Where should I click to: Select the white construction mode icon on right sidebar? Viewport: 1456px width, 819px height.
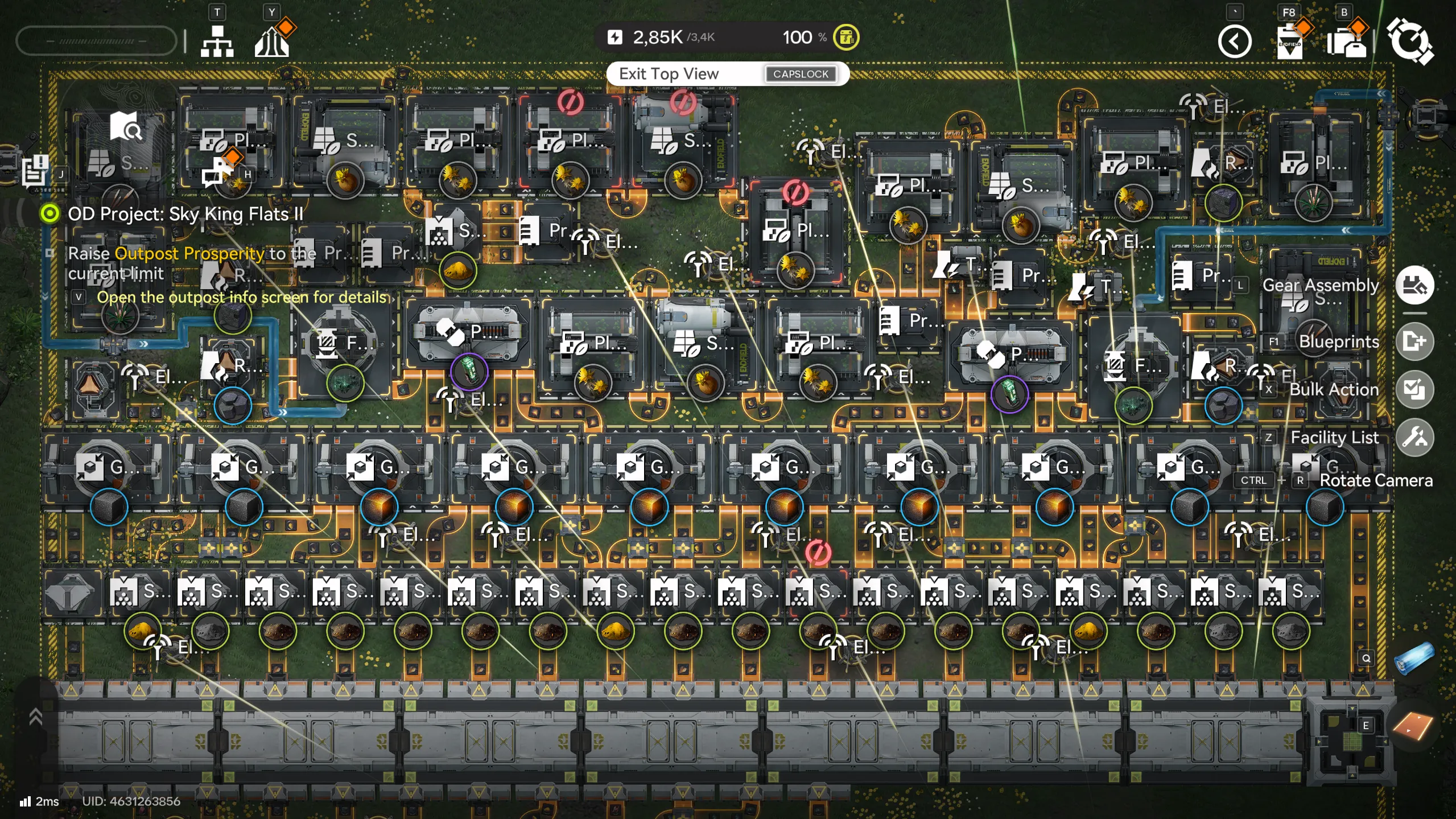[x=1416, y=285]
